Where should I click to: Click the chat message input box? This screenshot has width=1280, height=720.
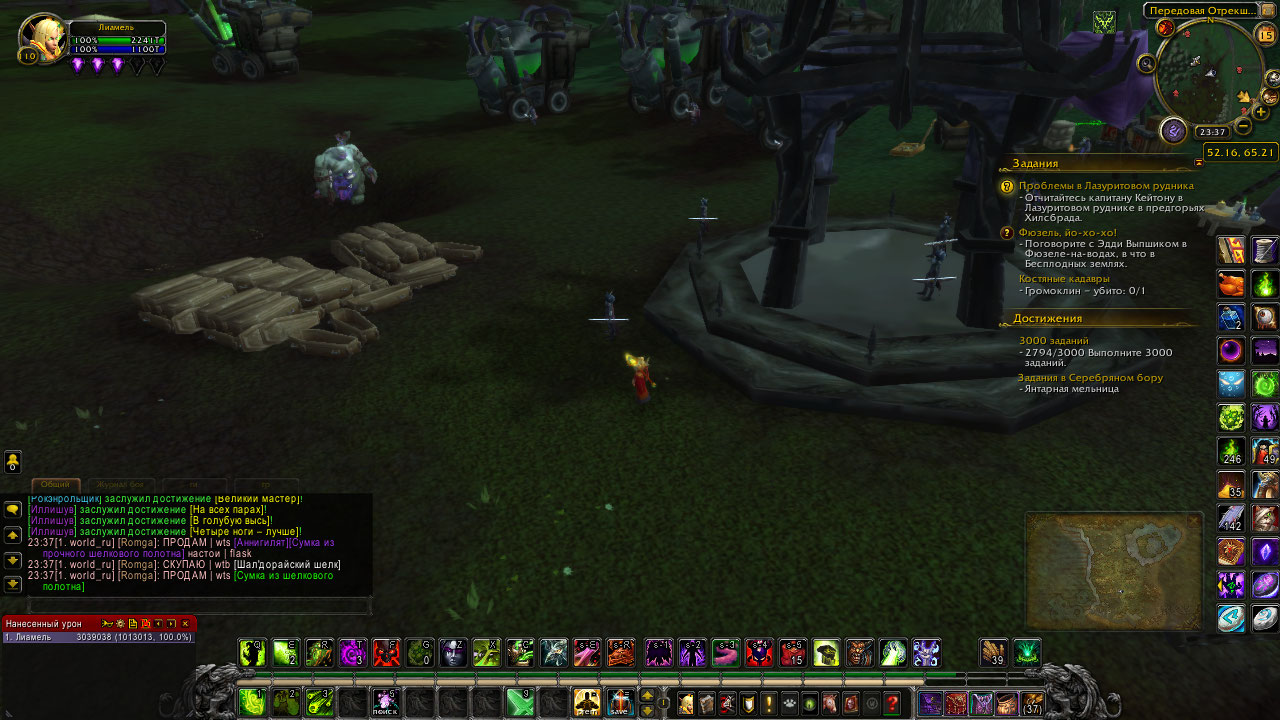click(198, 605)
